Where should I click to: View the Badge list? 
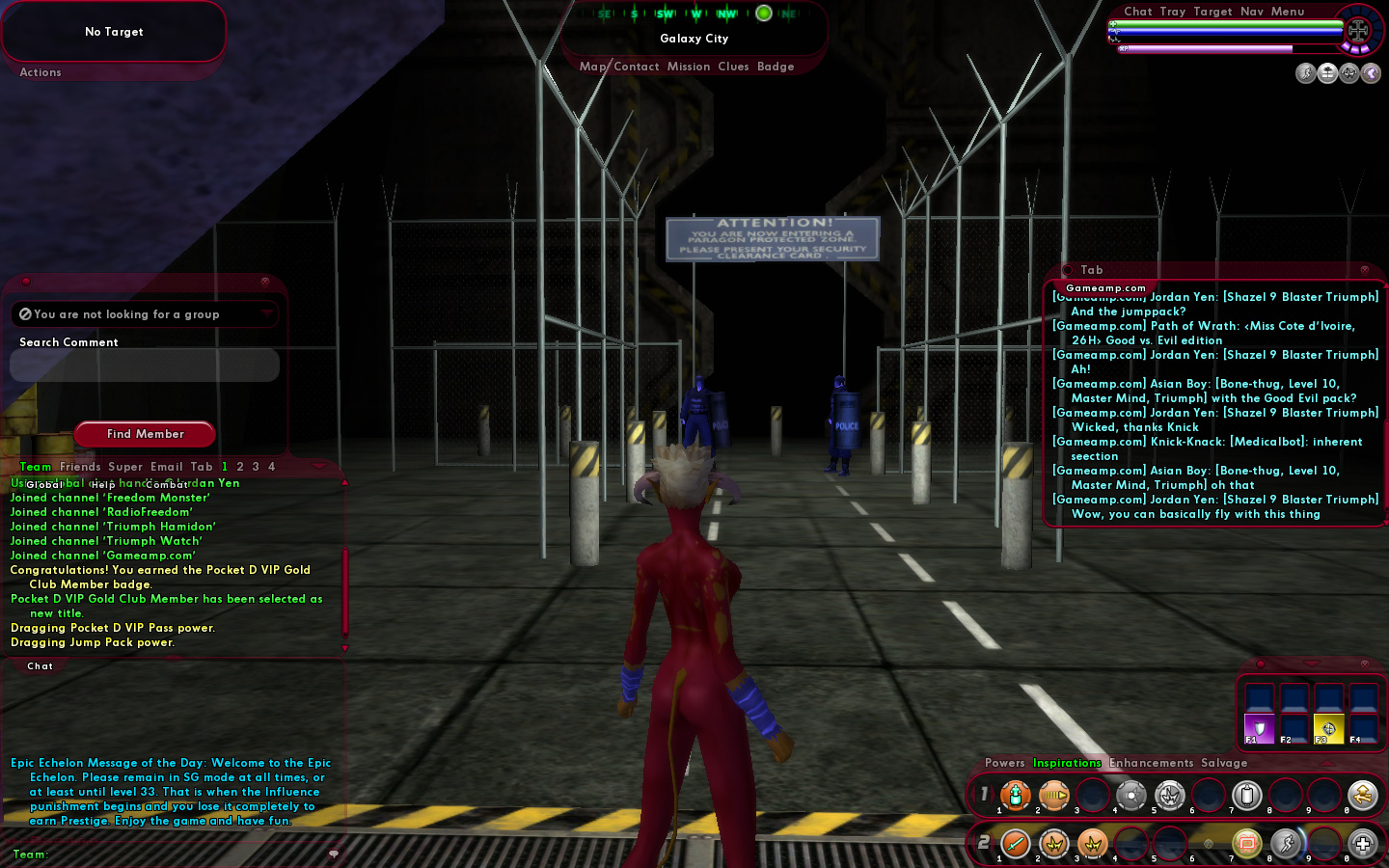776,67
